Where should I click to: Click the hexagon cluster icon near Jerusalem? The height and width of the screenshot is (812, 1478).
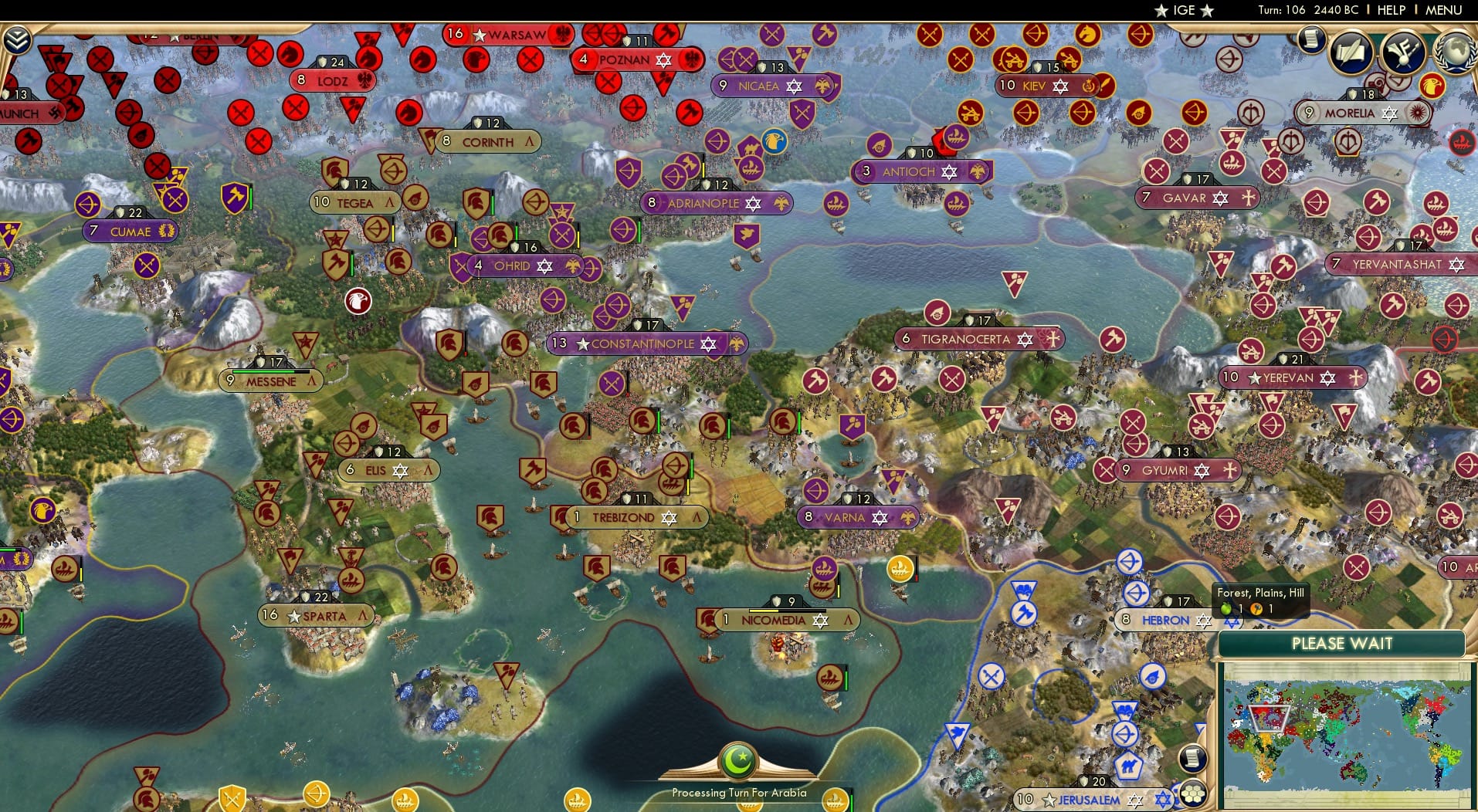click(x=1192, y=792)
